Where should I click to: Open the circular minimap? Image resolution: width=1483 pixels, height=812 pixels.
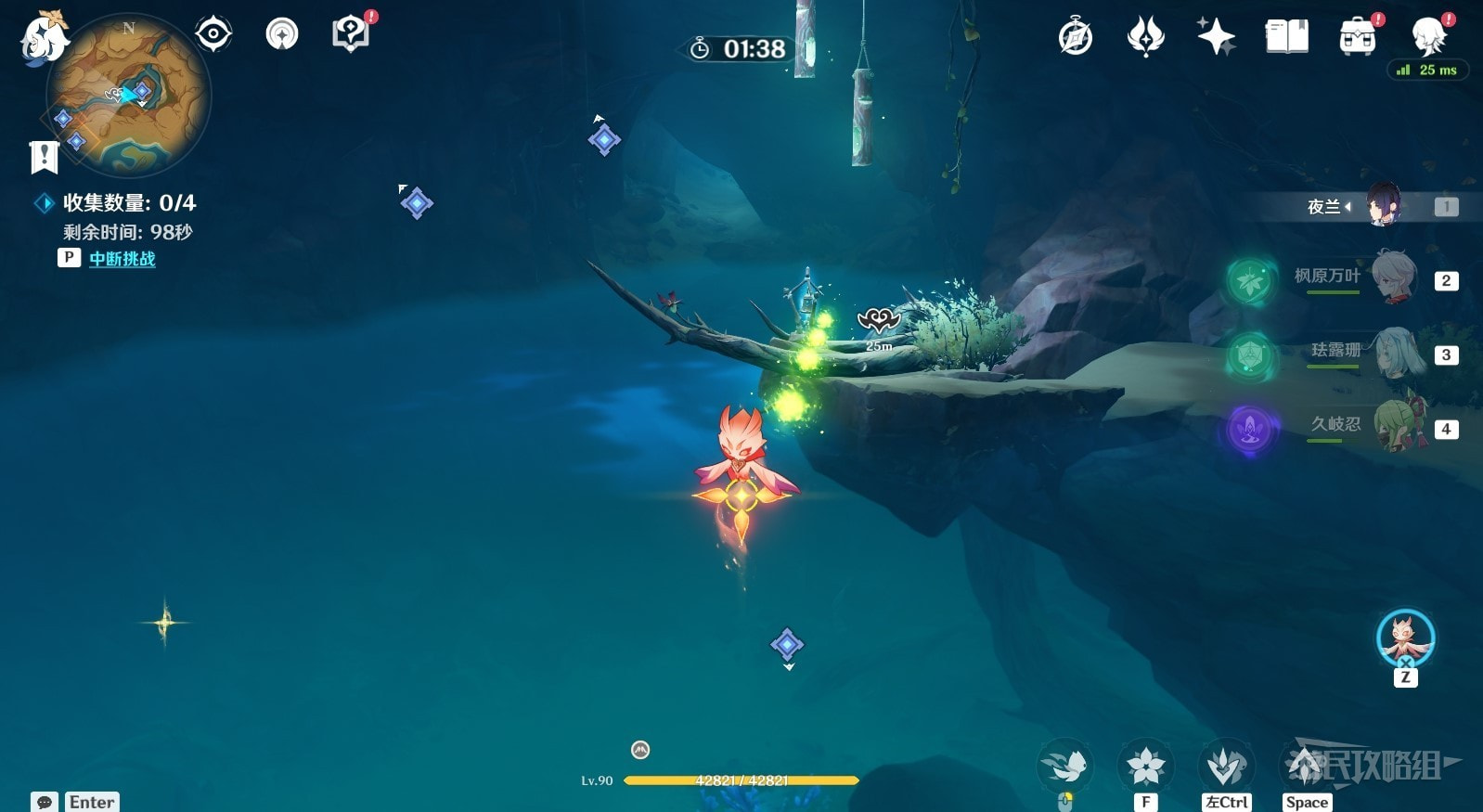(x=129, y=96)
